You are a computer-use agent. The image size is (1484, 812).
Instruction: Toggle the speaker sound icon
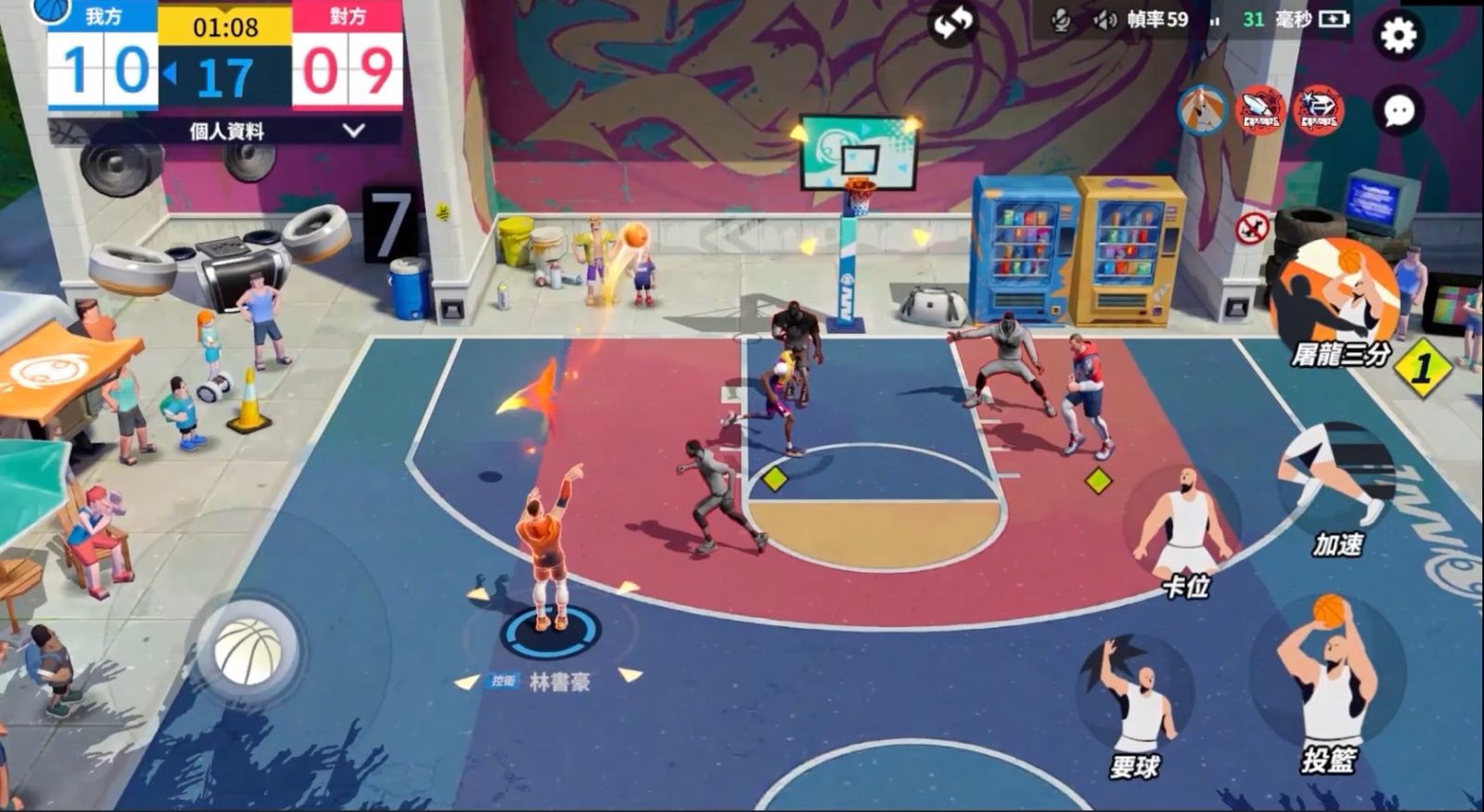point(1104,19)
